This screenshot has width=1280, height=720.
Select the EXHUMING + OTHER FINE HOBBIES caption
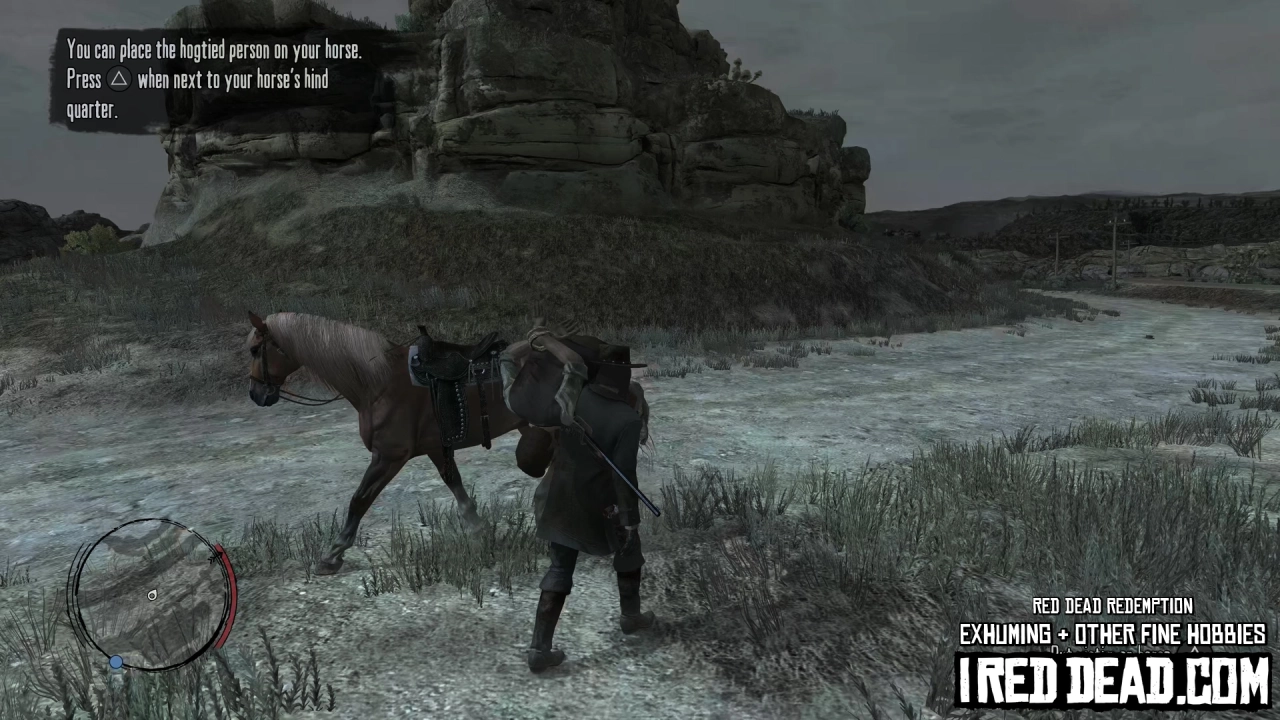click(x=1112, y=634)
